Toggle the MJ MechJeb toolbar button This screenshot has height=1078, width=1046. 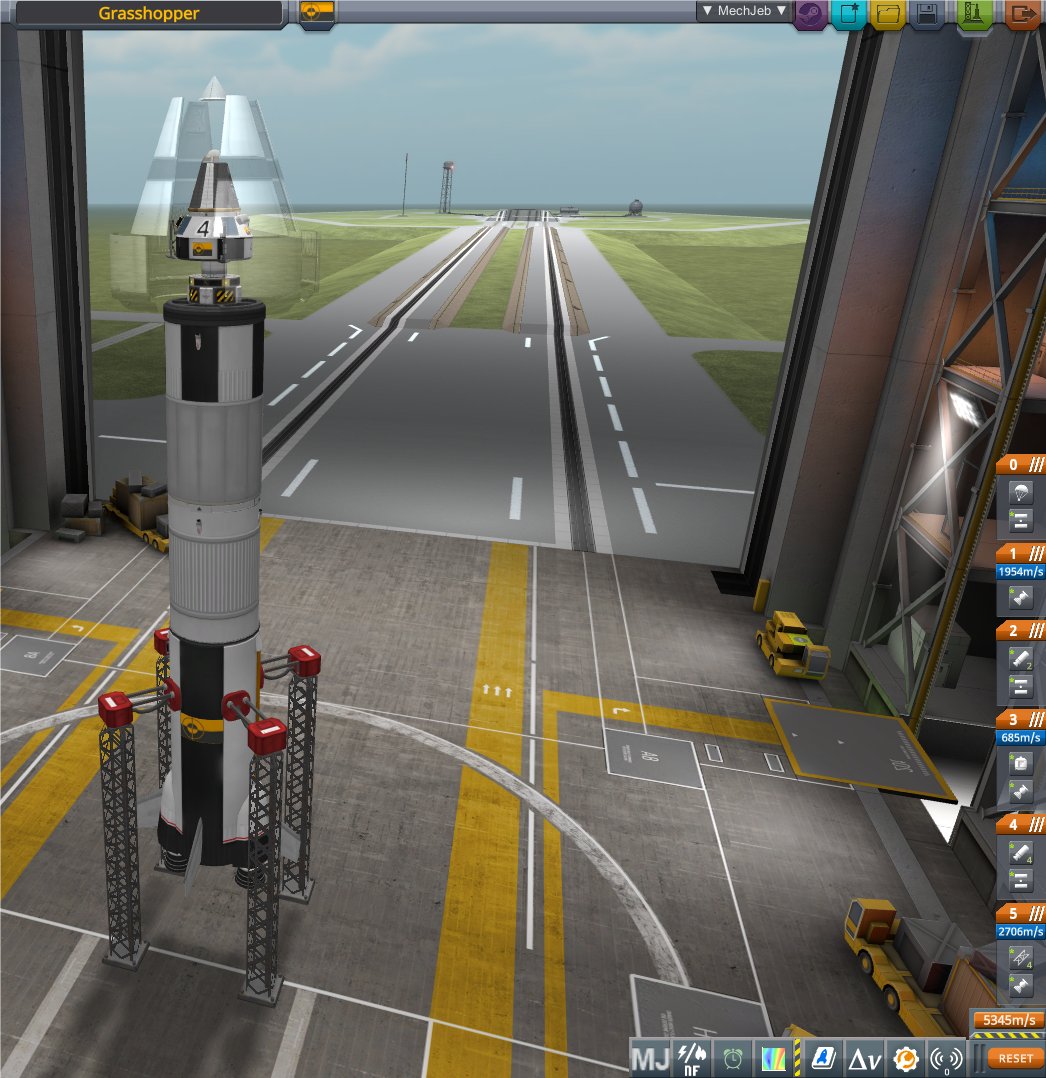pyautogui.click(x=651, y=1057)
